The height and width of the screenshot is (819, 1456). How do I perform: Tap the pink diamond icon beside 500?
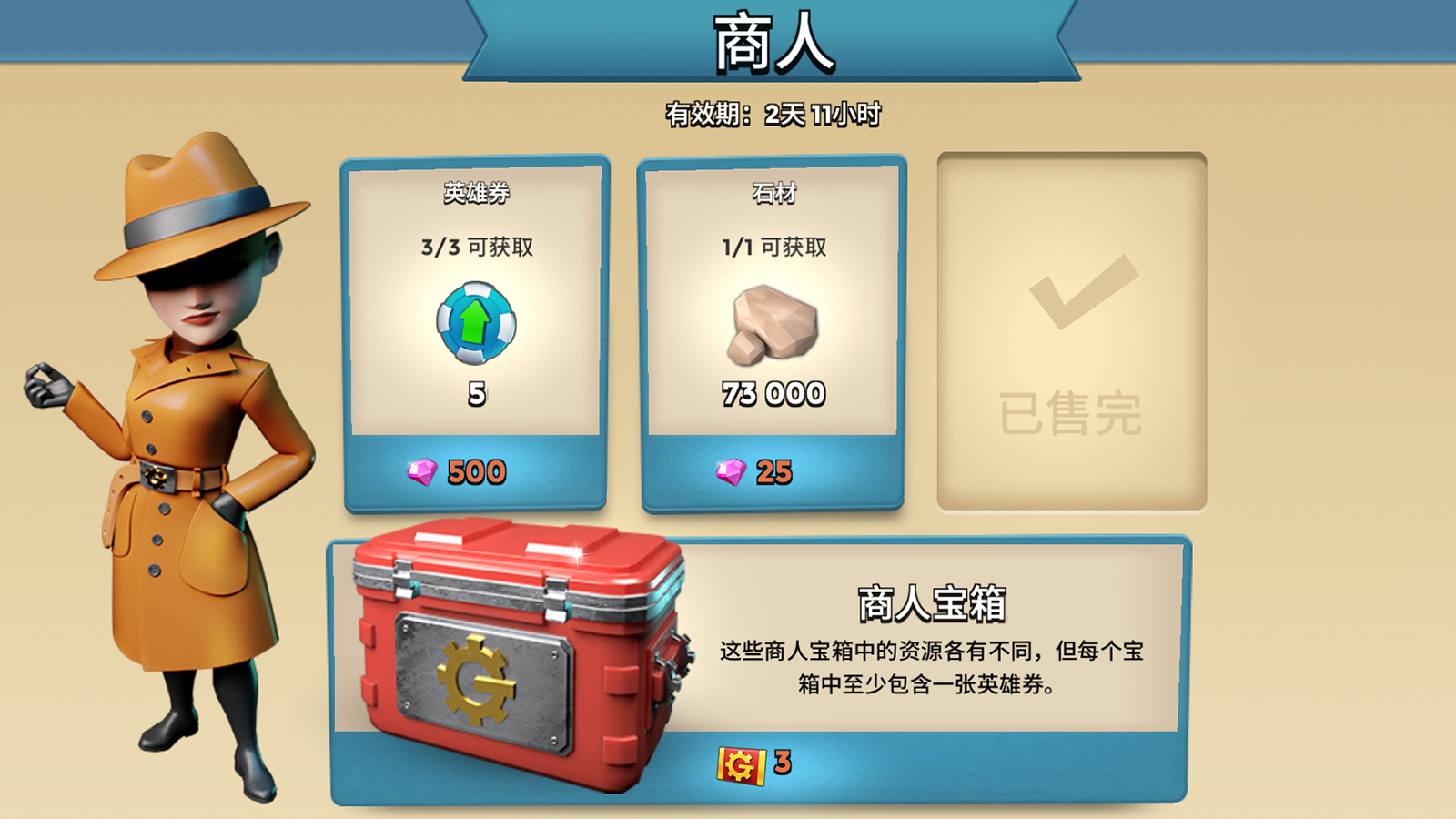click(x=423, y=471)
